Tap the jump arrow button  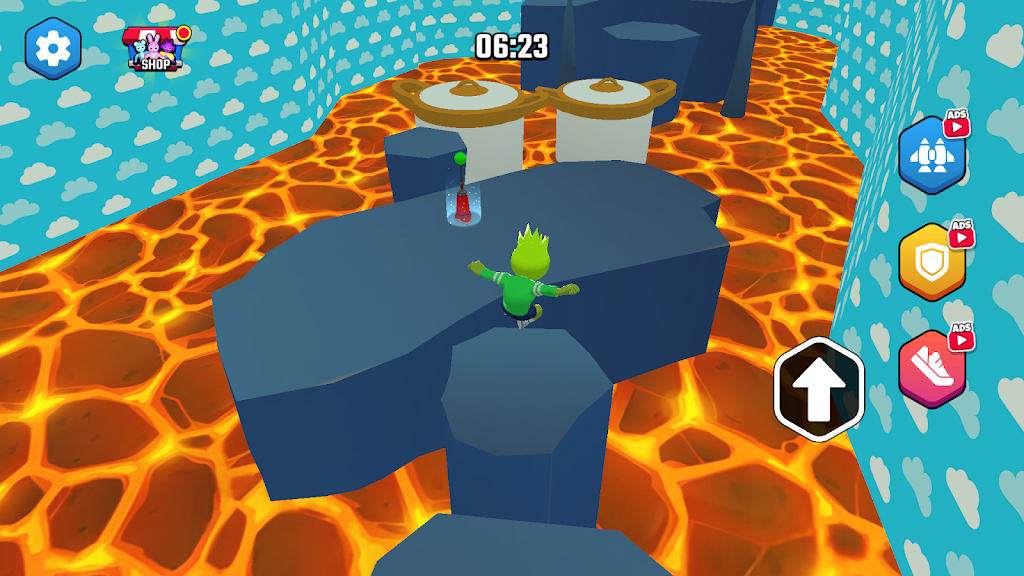pos(819,389)
